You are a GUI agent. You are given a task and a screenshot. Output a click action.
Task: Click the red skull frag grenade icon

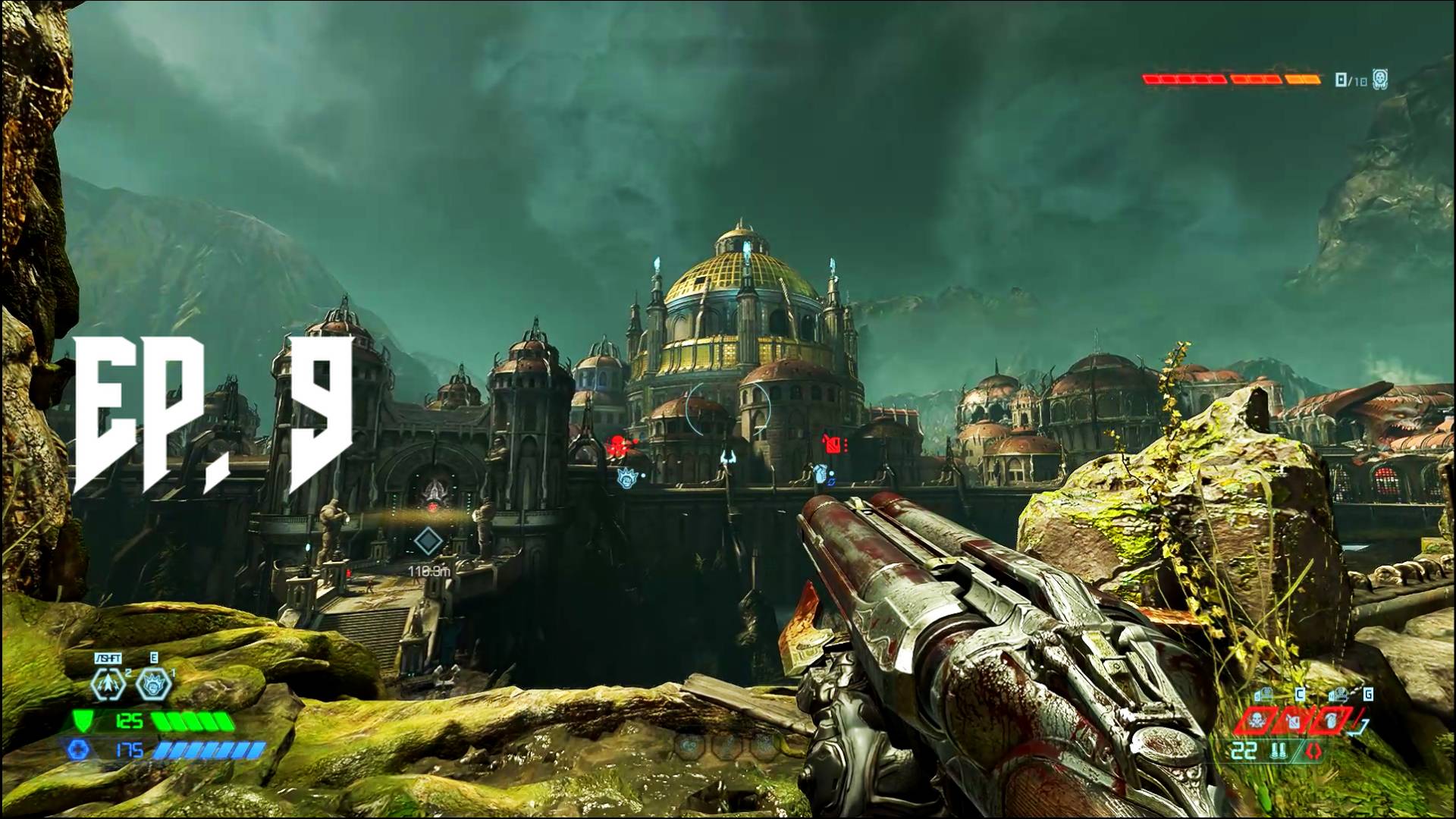click(x=1257, y=722)
